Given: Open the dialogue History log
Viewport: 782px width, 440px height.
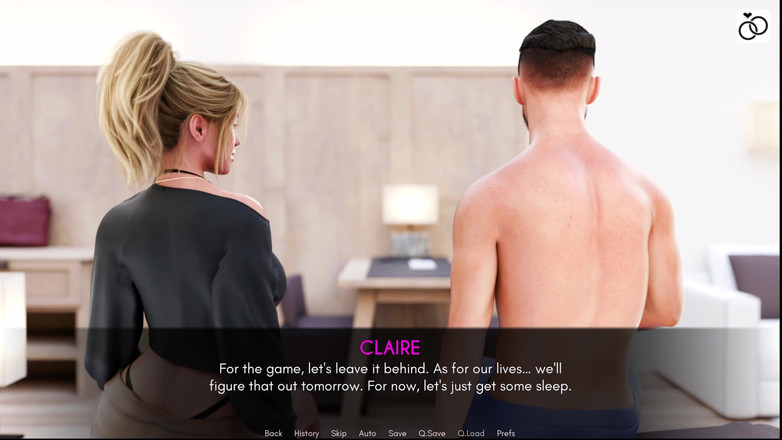Looking at the screenshot, I should click(306, 433).
